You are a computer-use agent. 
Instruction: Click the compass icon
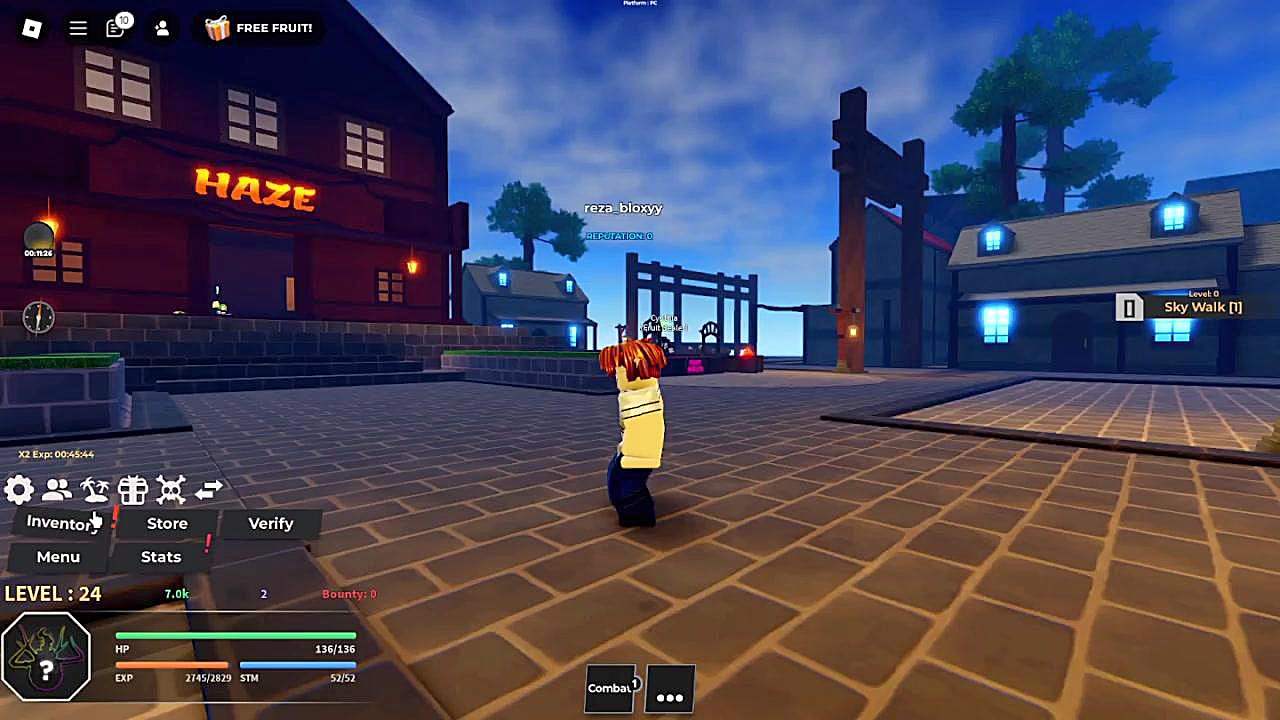[39, 317]
